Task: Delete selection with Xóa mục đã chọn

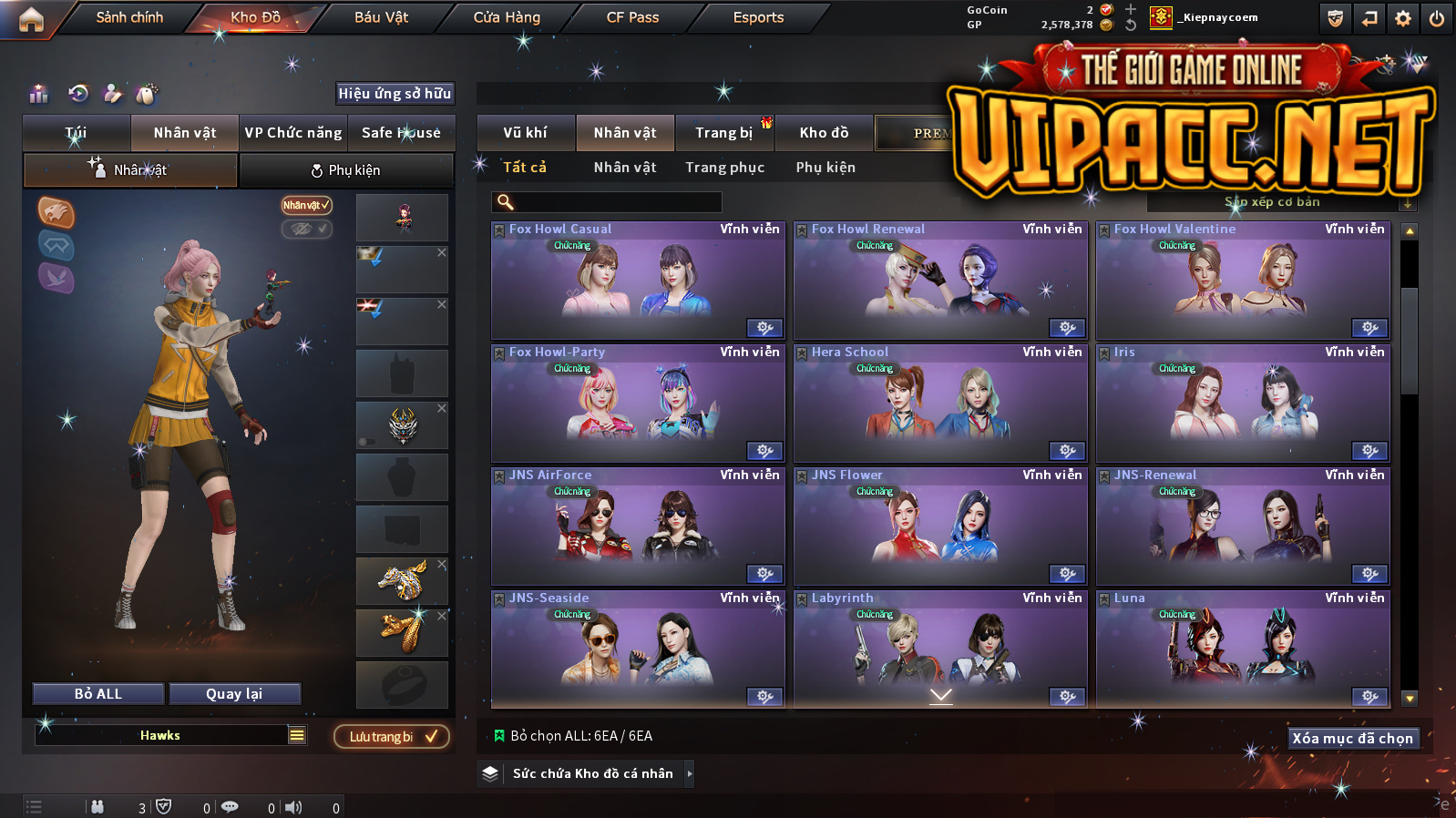Action: (1352, 738)
